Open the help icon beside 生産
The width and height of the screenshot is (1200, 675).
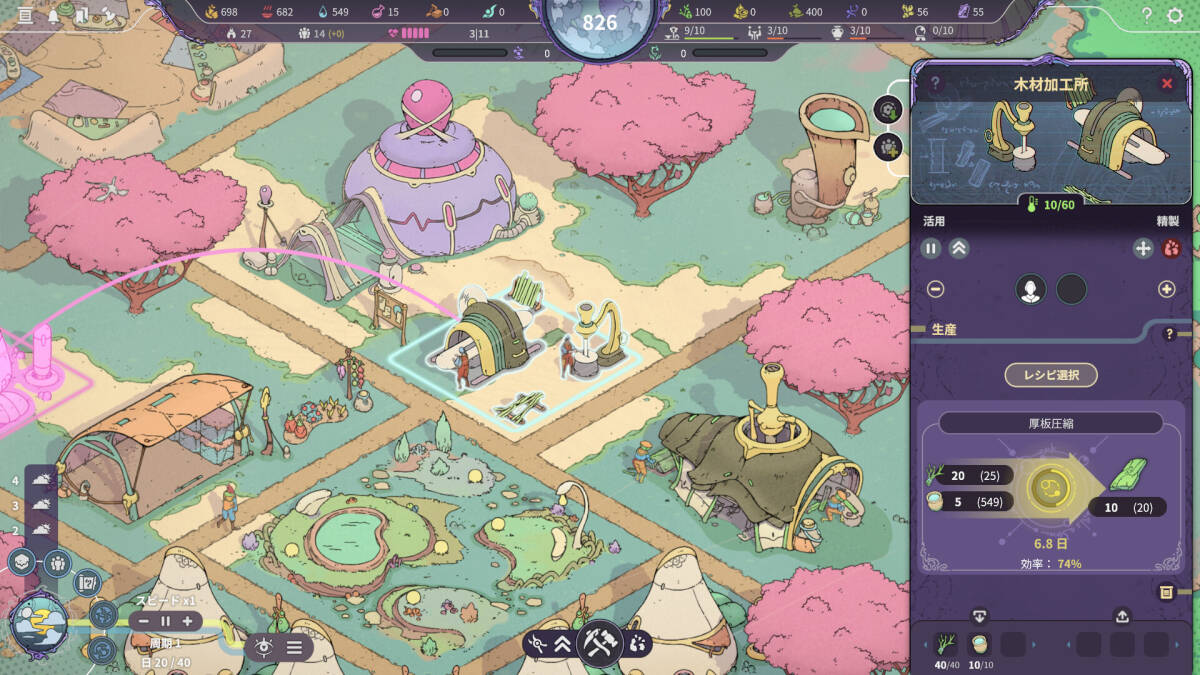point(1169,334)
